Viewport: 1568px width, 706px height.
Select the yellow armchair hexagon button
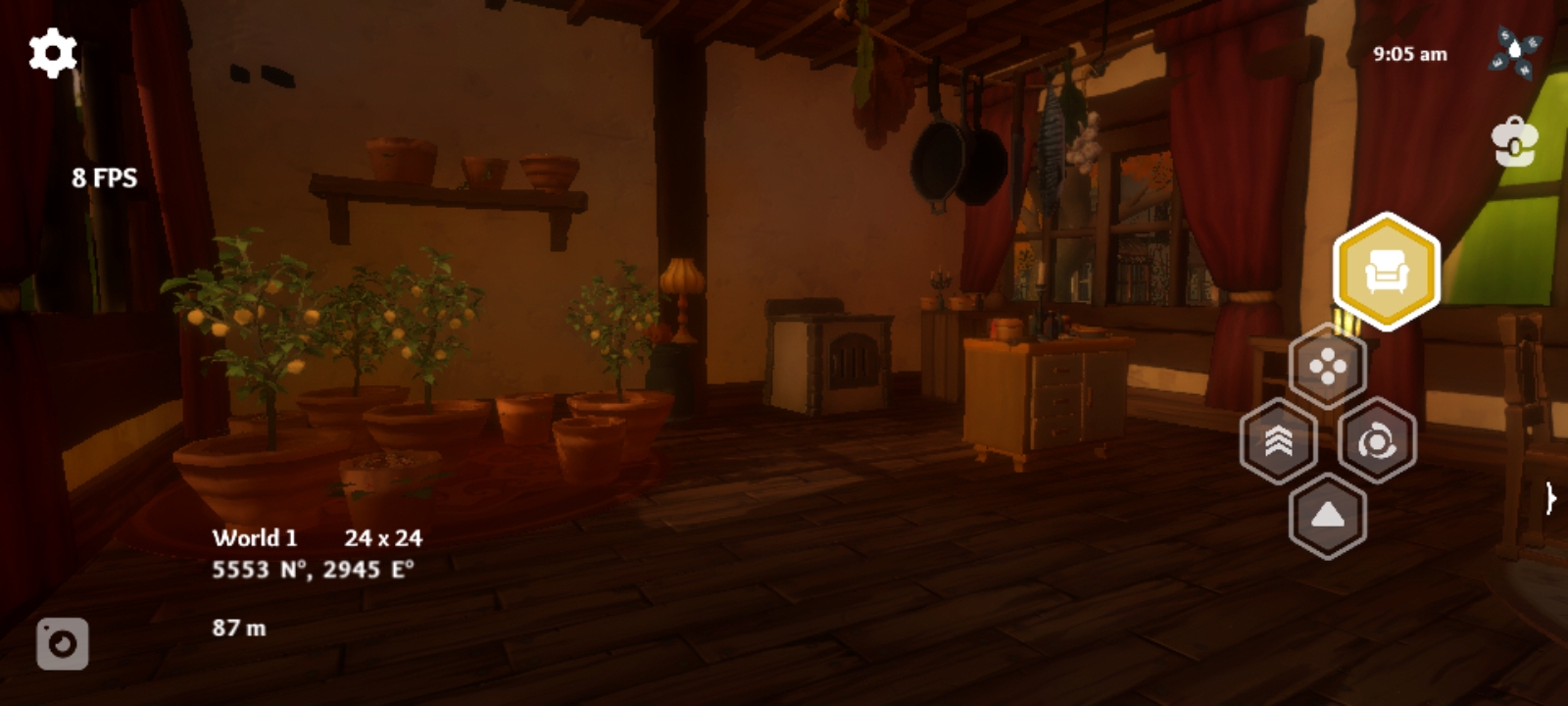[1386, 272]
